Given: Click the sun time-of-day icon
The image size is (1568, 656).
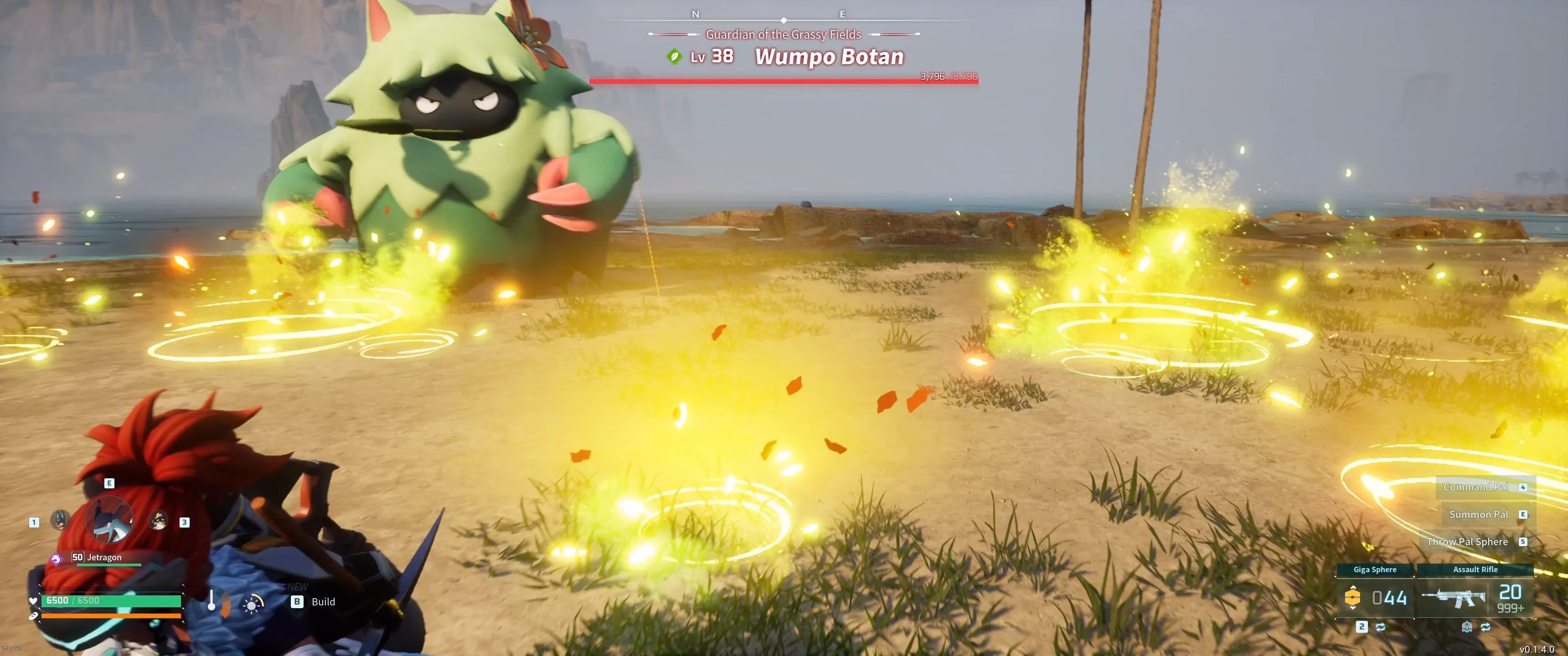Looking at the screenshot, I should 252,603.
